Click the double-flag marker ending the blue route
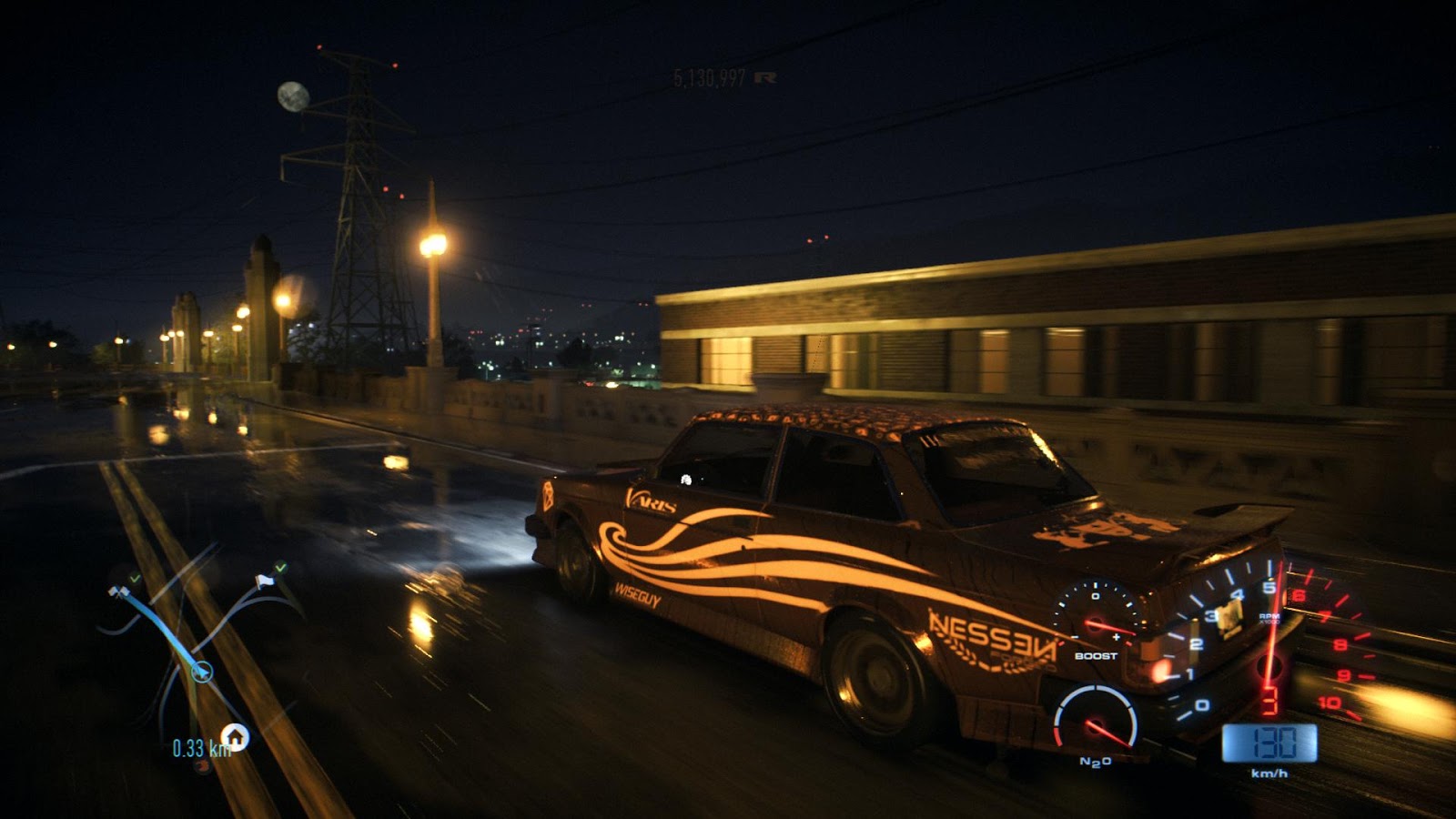 [118, 592]
